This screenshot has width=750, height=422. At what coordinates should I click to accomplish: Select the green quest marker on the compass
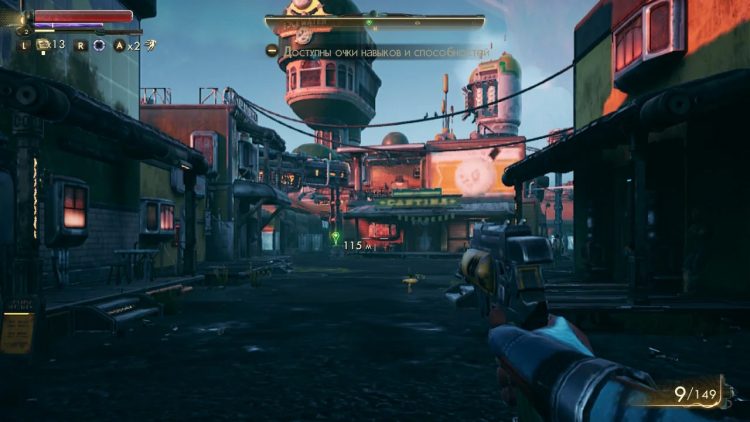coord(368,22)
